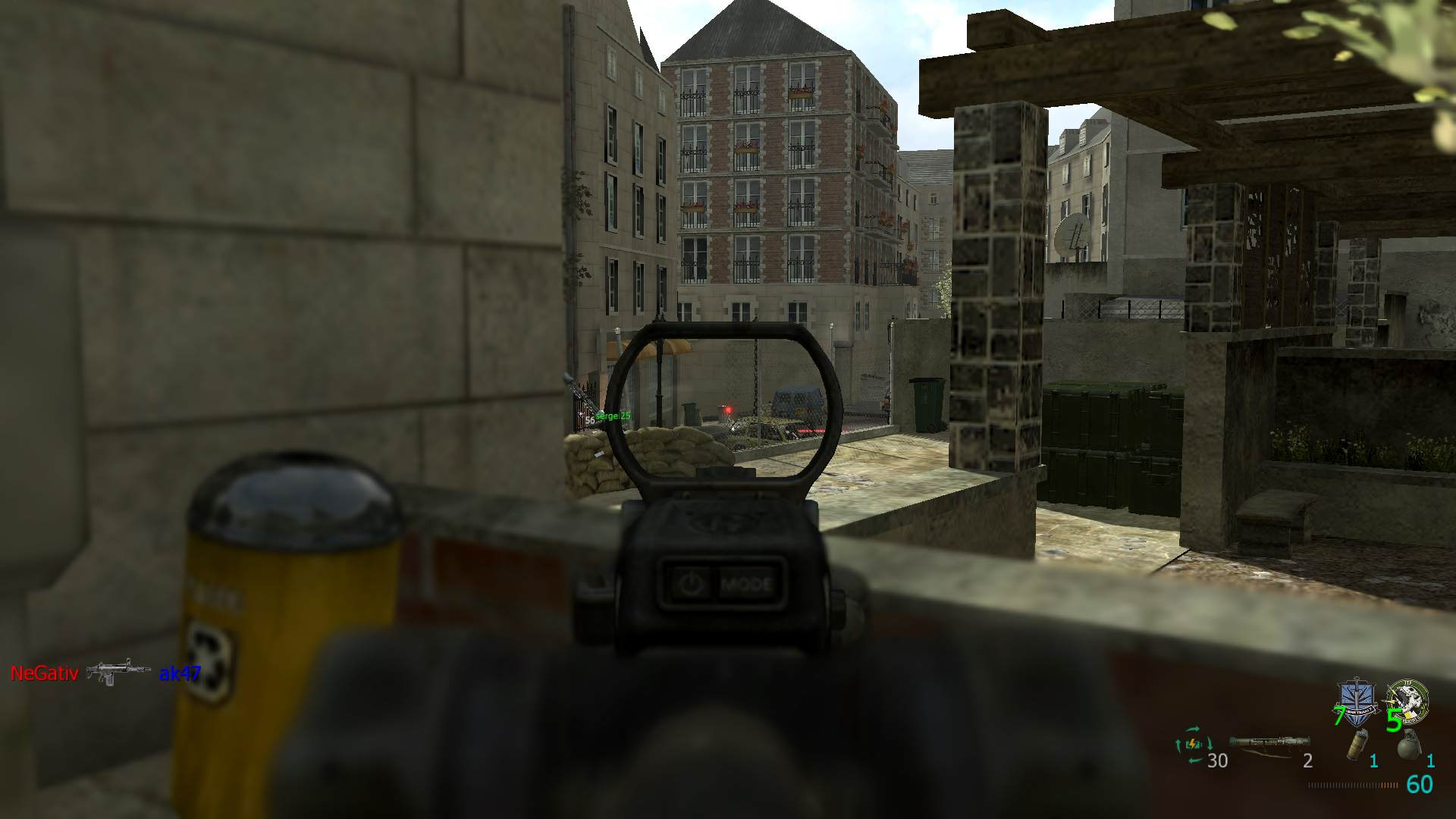This screenshot has width=1456, height=819.
Task: Select the smoke grenade canister icon
Action: [1357, 745]
